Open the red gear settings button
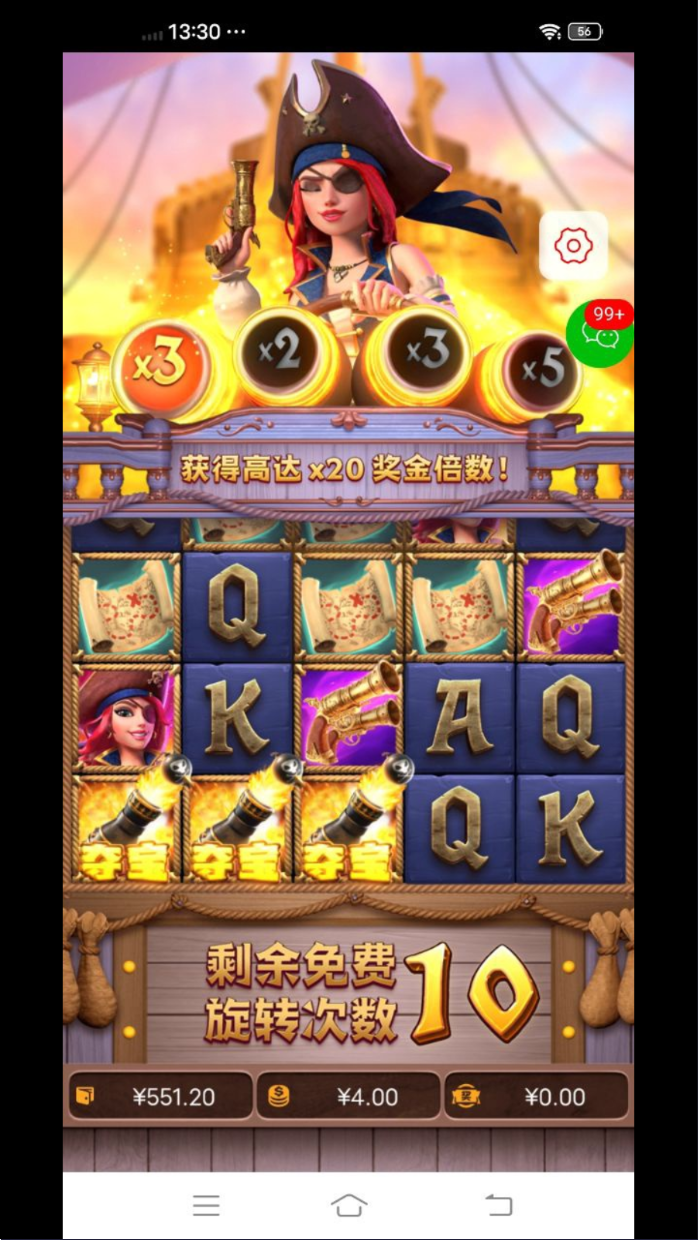698x1240 pixels. 573,245
